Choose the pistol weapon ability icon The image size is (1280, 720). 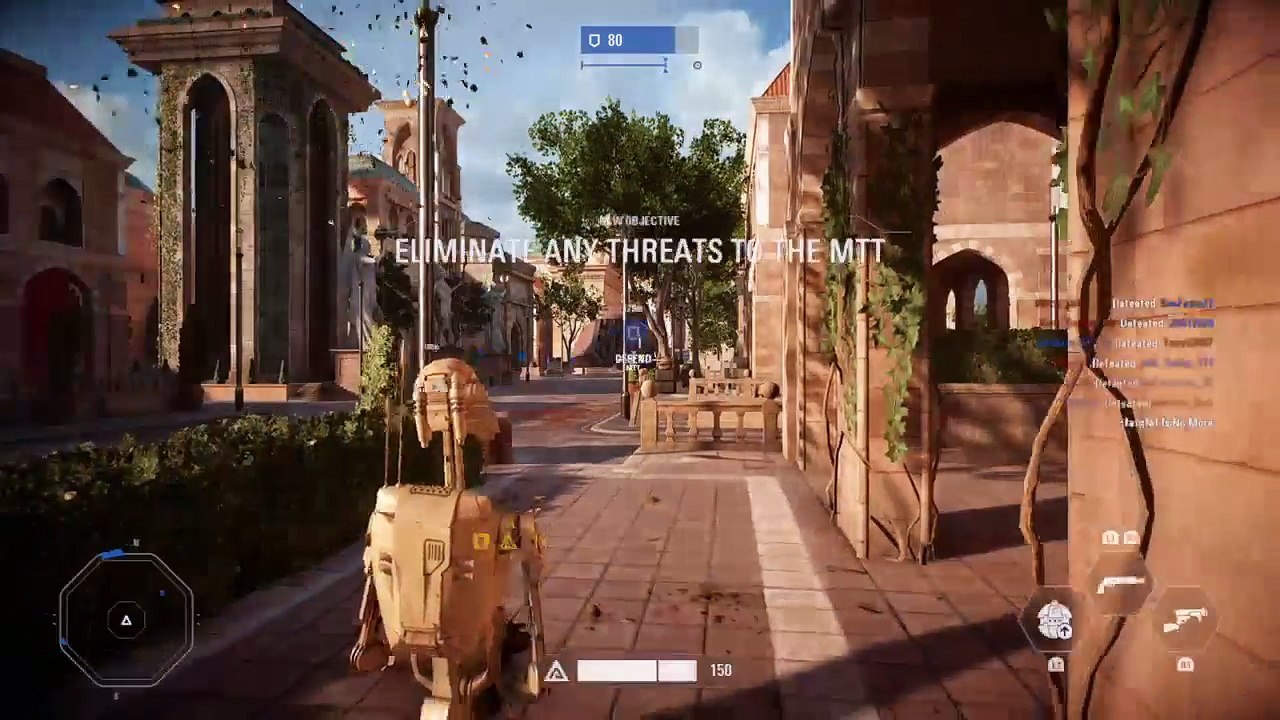1184,621
